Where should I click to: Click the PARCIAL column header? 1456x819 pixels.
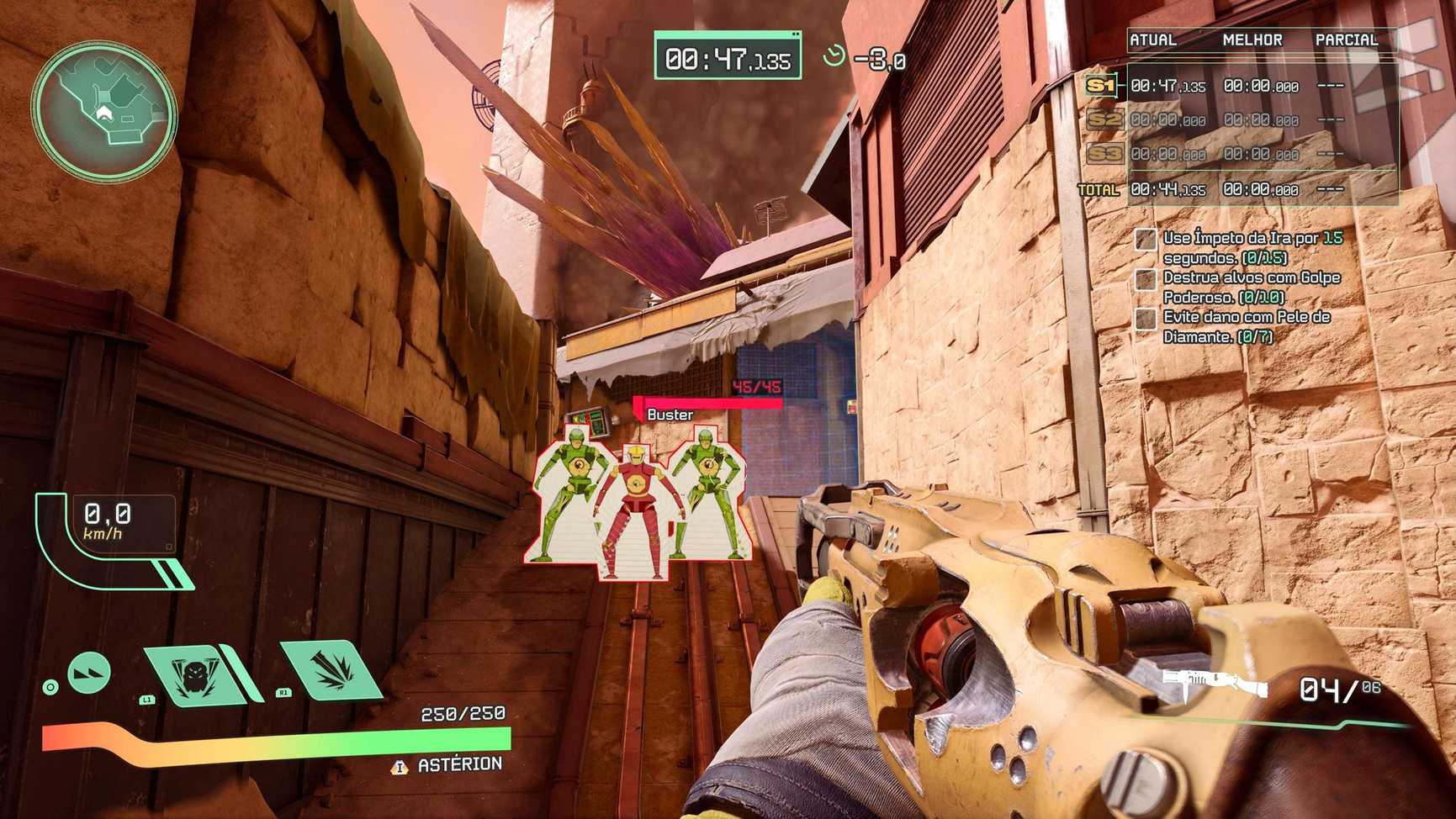(1346, 40)
